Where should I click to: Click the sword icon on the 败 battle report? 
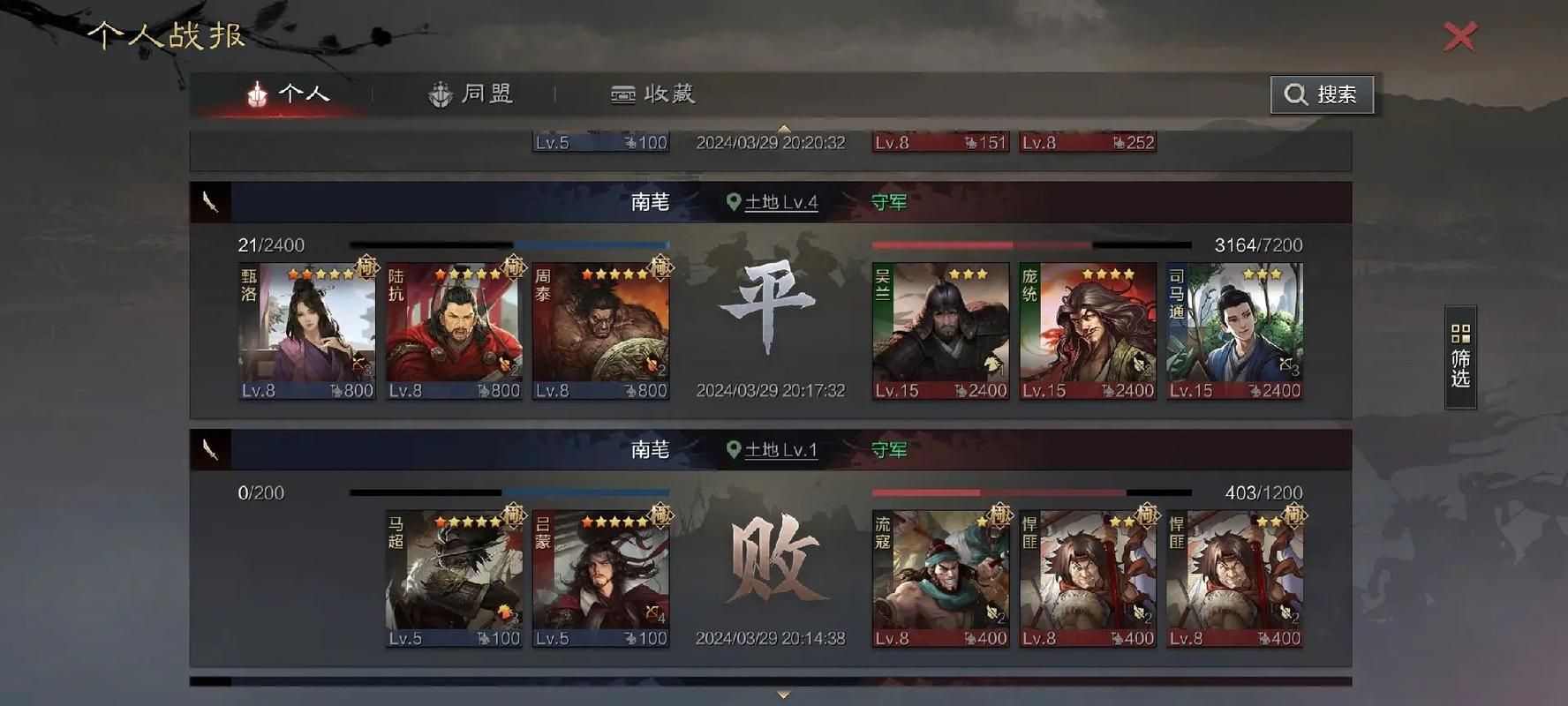coord(212,449)
